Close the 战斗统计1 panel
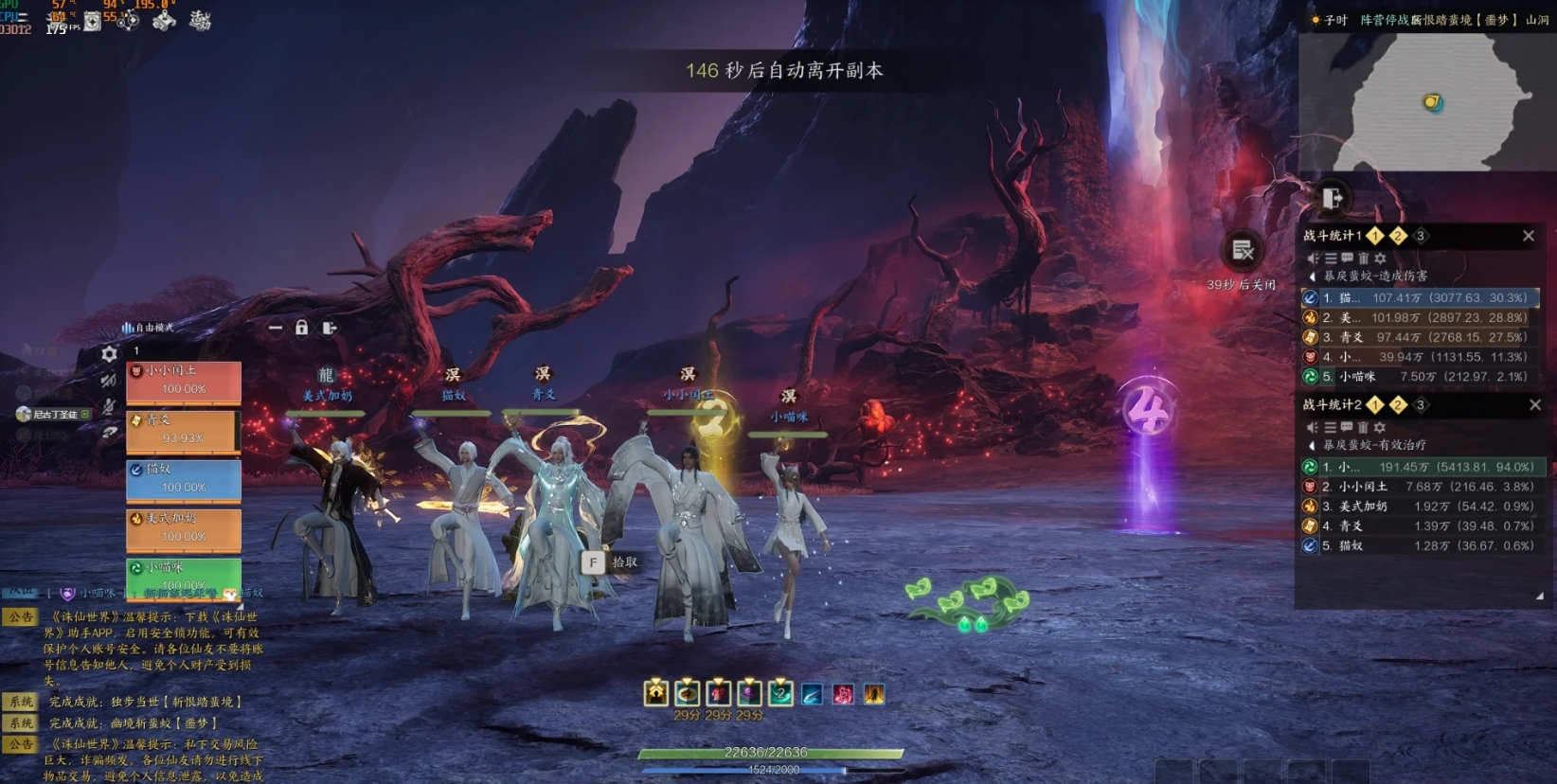This screenshot has height=784, width=1557. (x=1528, y=236)
